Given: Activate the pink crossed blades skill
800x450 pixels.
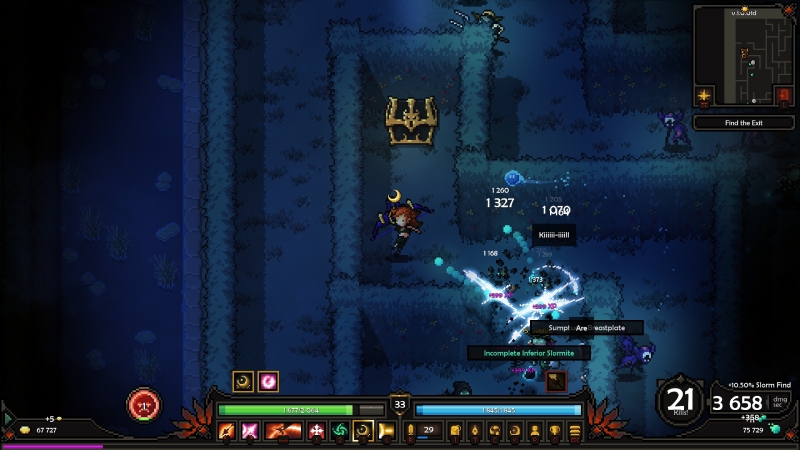Looking at the screenshot, I should (251, 431).
